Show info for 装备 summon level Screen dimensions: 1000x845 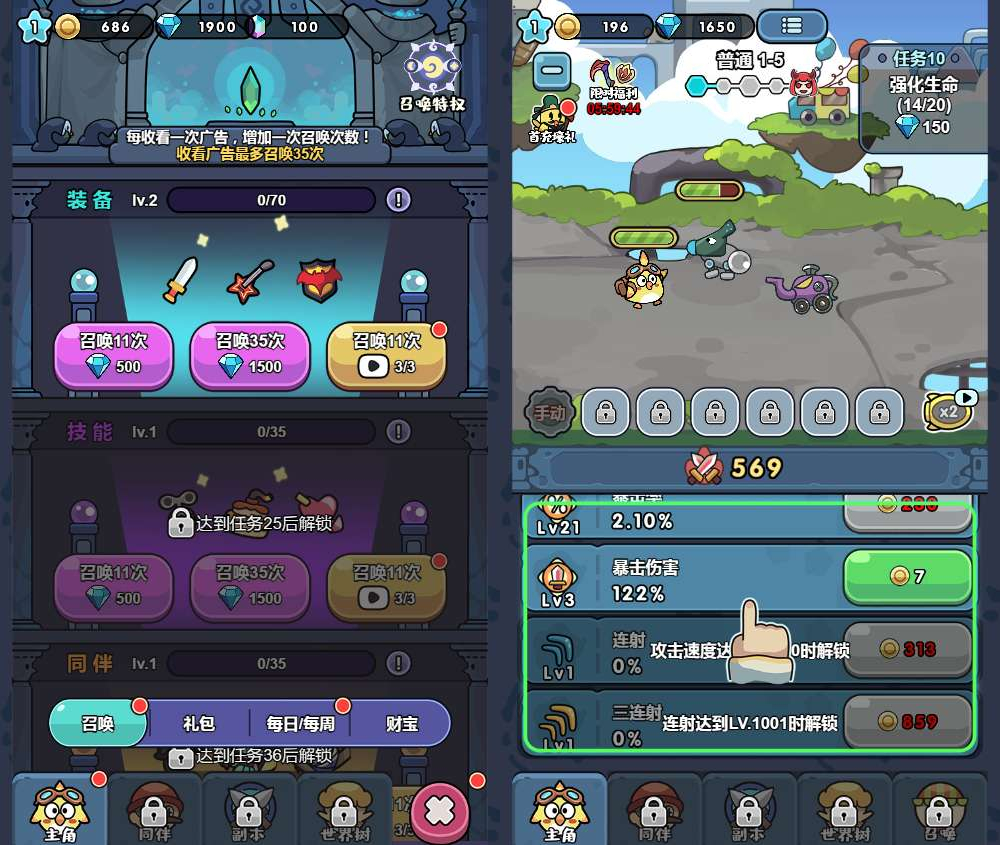click(x=398, y=200)
